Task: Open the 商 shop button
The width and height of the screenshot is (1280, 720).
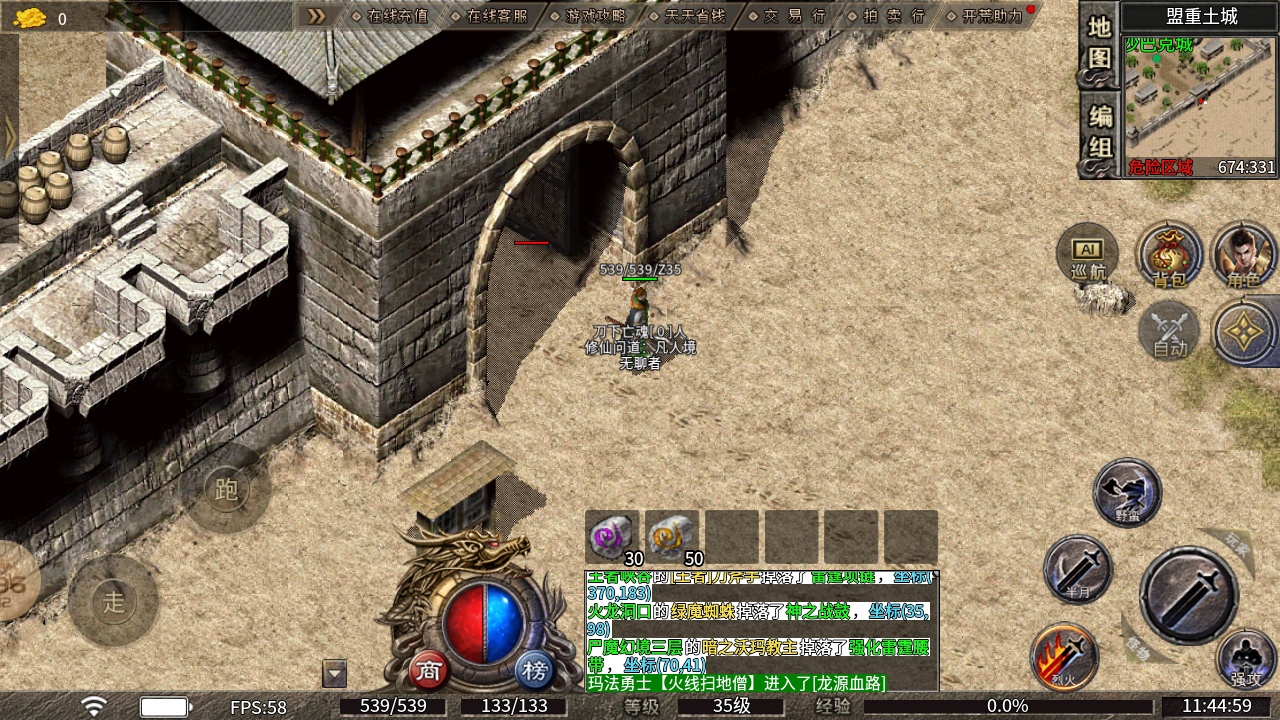Action: click(x=430, y=671)
